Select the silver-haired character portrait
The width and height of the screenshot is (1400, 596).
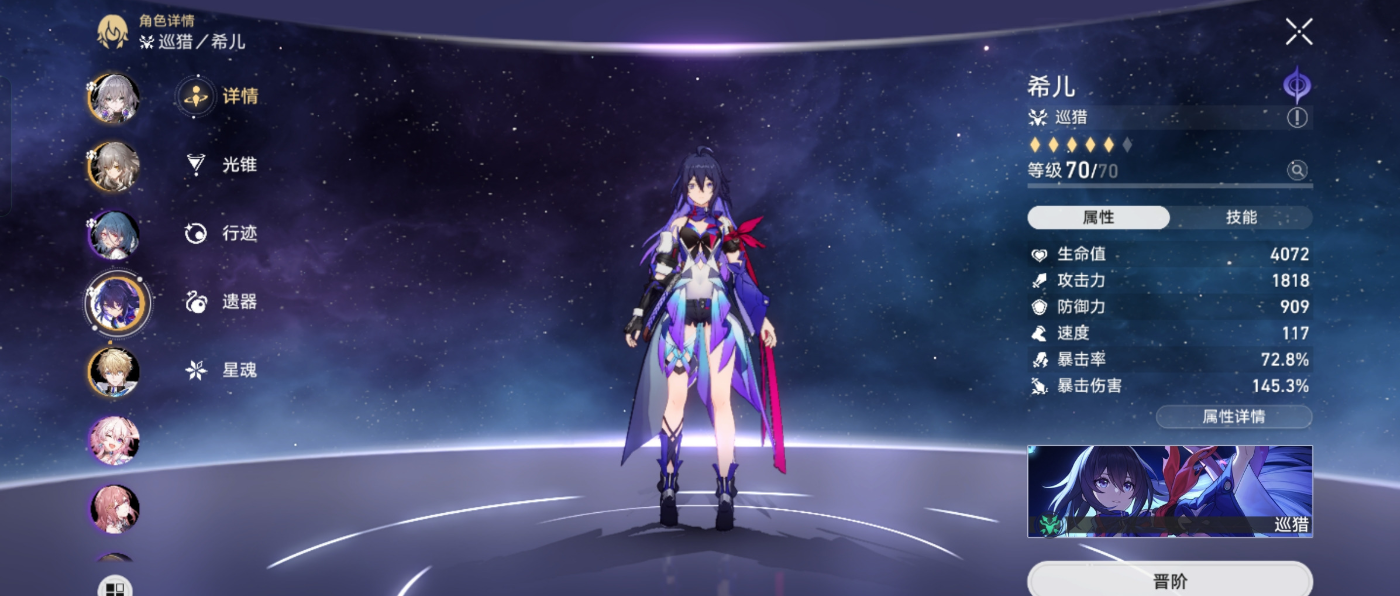point(113,97)
